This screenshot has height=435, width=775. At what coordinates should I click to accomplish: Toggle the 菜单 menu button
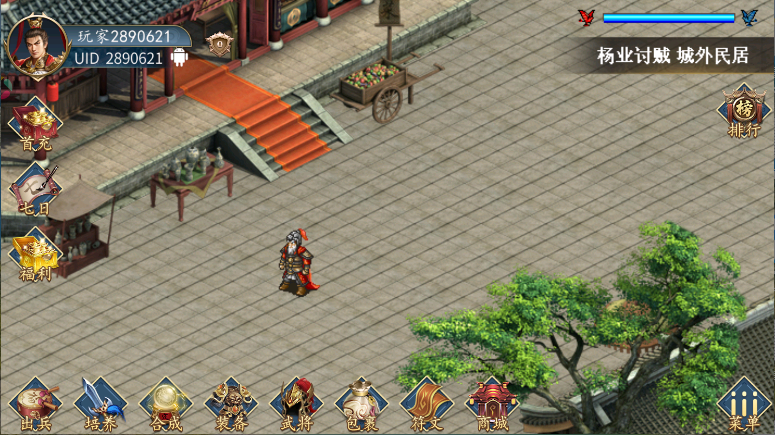743,405
